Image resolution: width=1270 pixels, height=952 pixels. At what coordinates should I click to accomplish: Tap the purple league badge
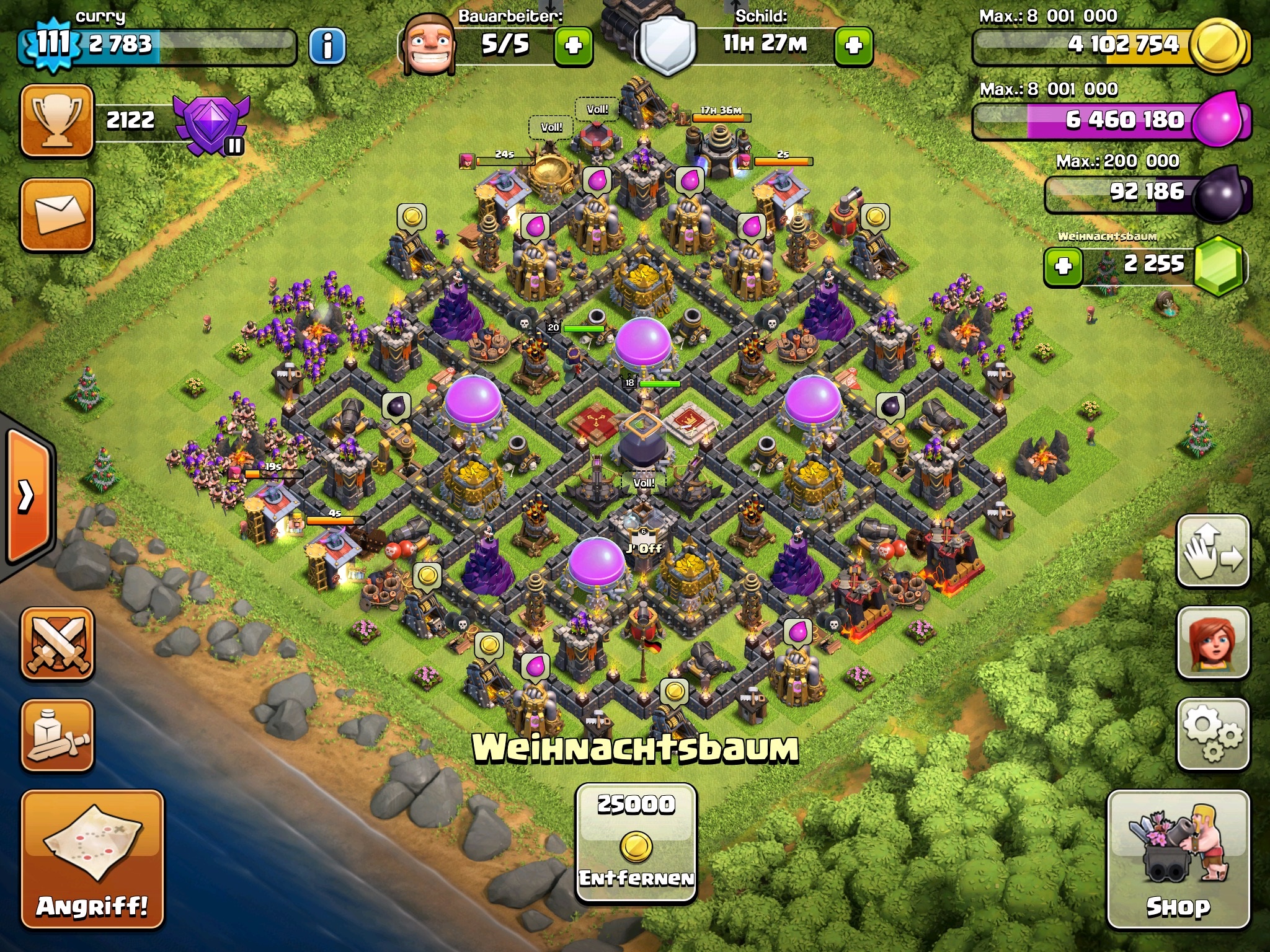click(211, 123)
